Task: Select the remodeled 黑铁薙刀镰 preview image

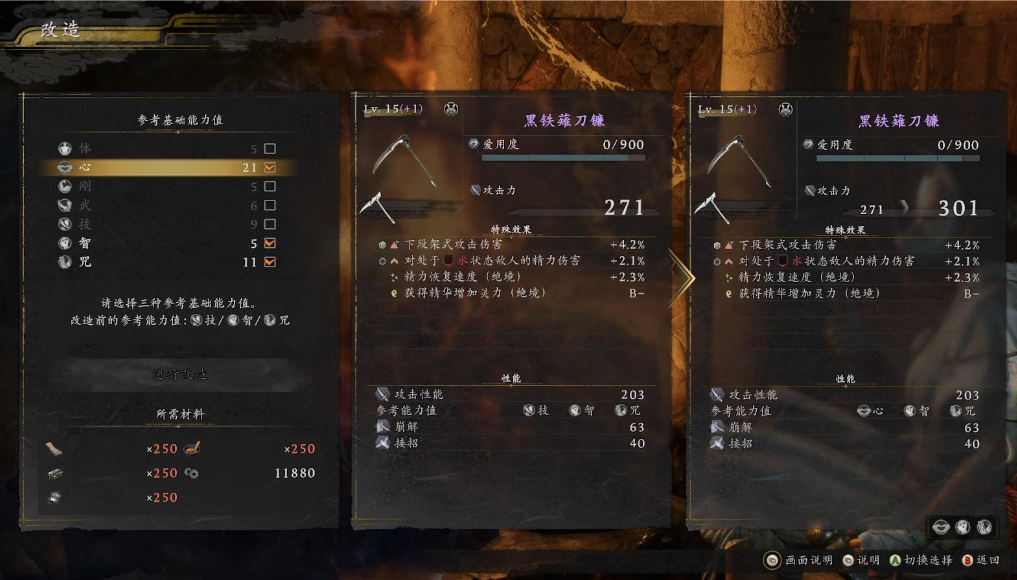Action: point(738,162)
